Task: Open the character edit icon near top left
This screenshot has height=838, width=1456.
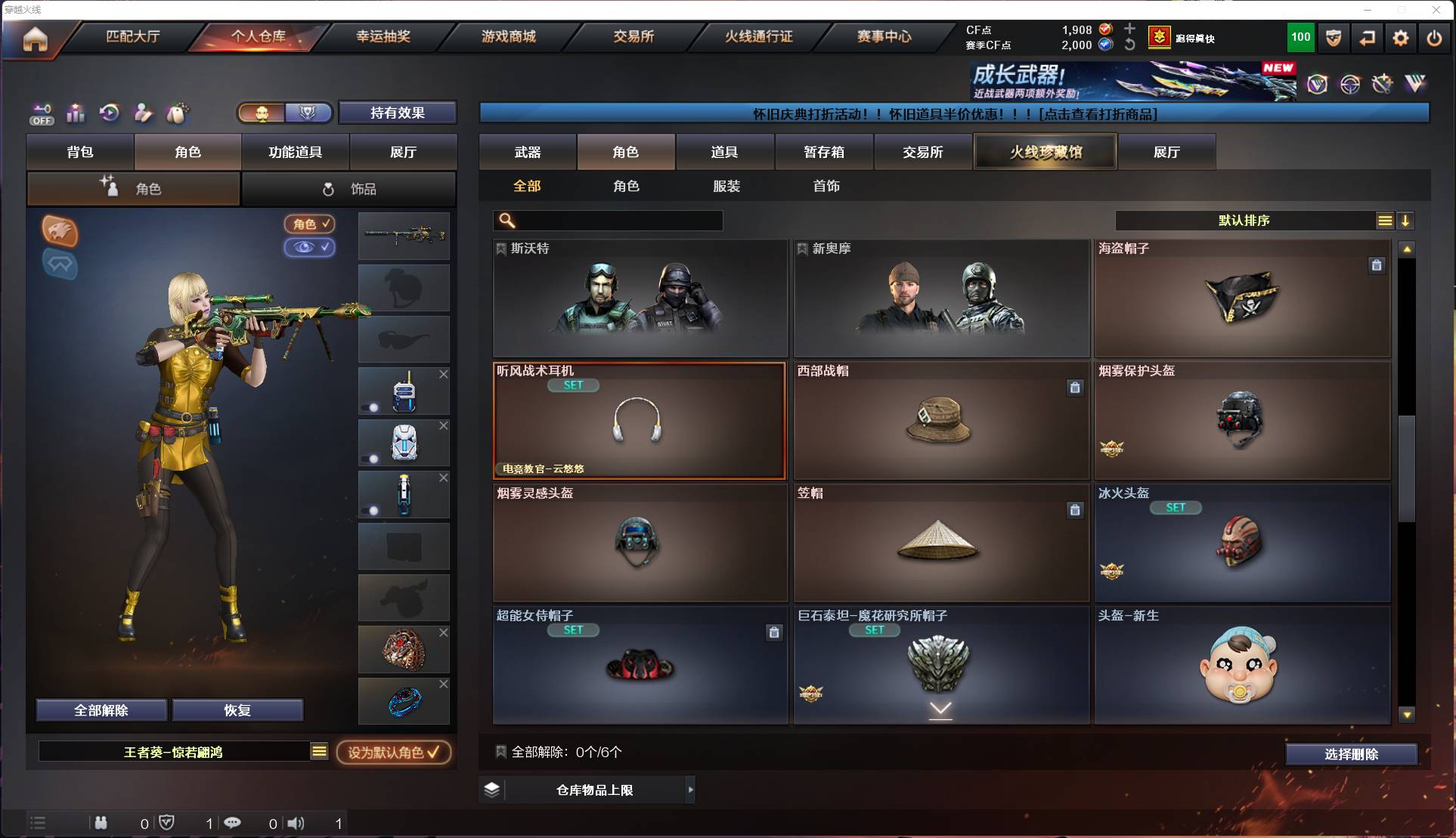Action: pos(143,113)
